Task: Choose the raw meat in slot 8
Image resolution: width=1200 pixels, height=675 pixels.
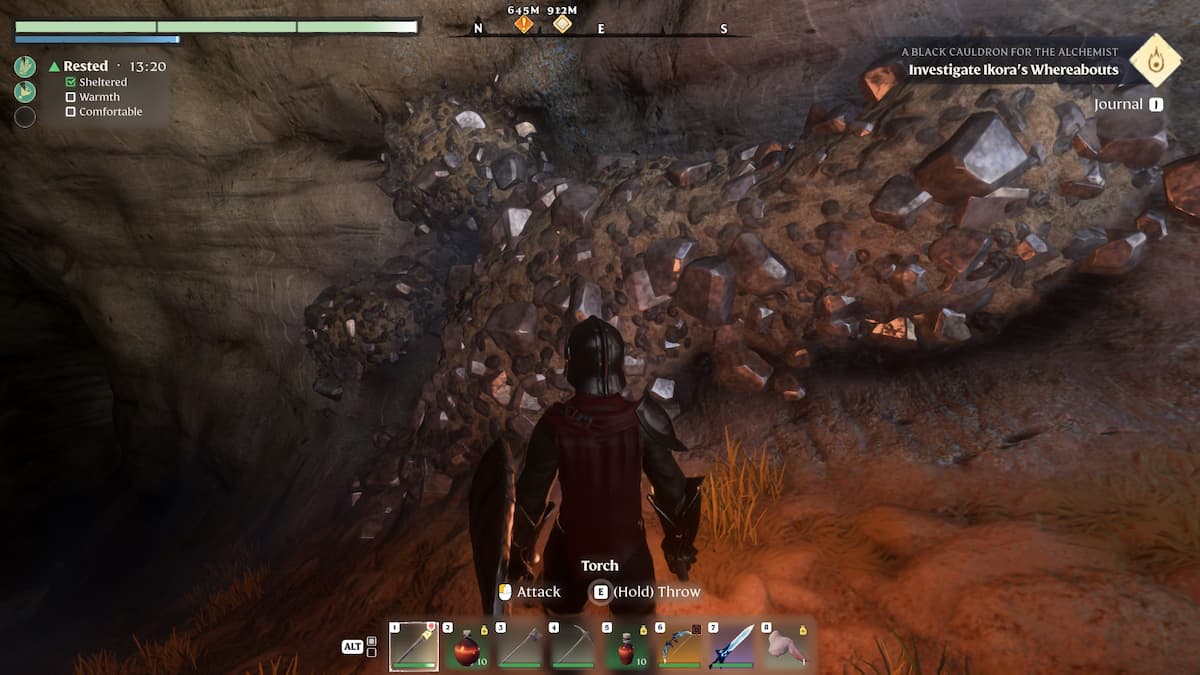Action: 788,645
